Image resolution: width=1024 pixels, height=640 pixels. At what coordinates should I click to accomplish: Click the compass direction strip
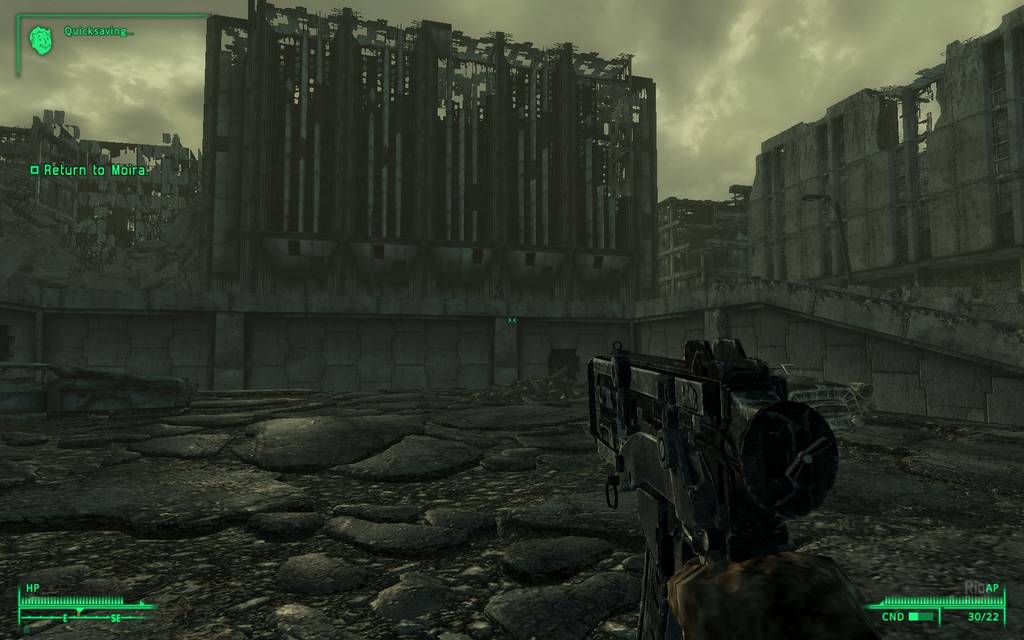click(x=87, y=617)
